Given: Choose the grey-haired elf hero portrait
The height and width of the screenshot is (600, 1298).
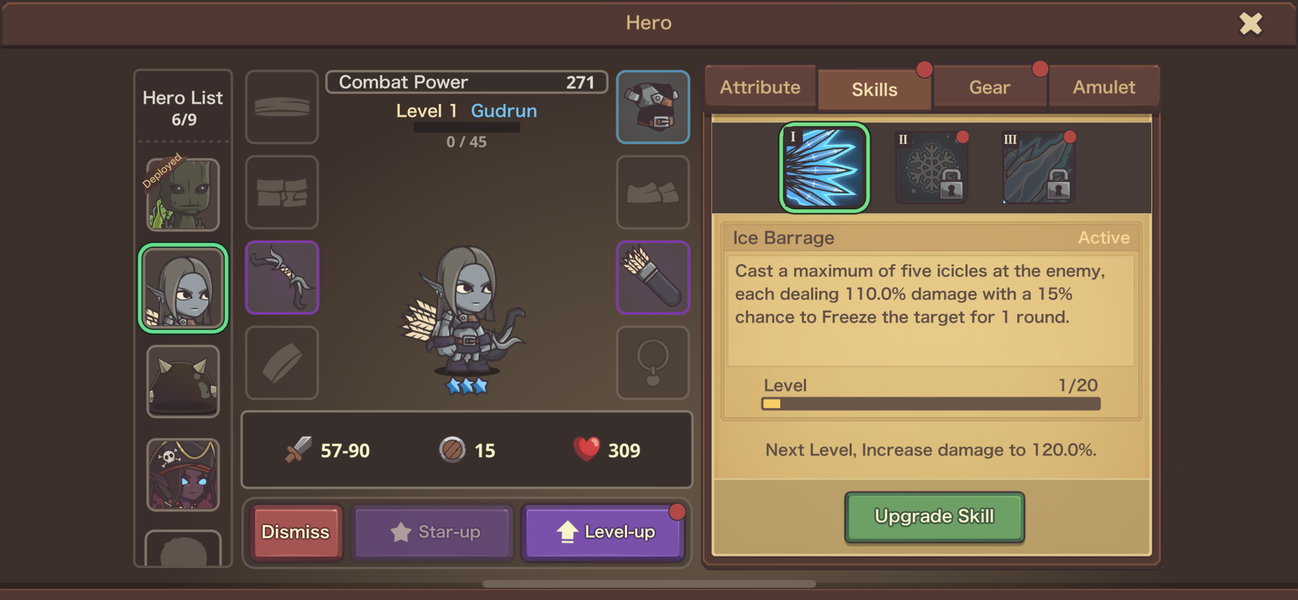Looking at the screenshot, I should click(x=183, y=289).
